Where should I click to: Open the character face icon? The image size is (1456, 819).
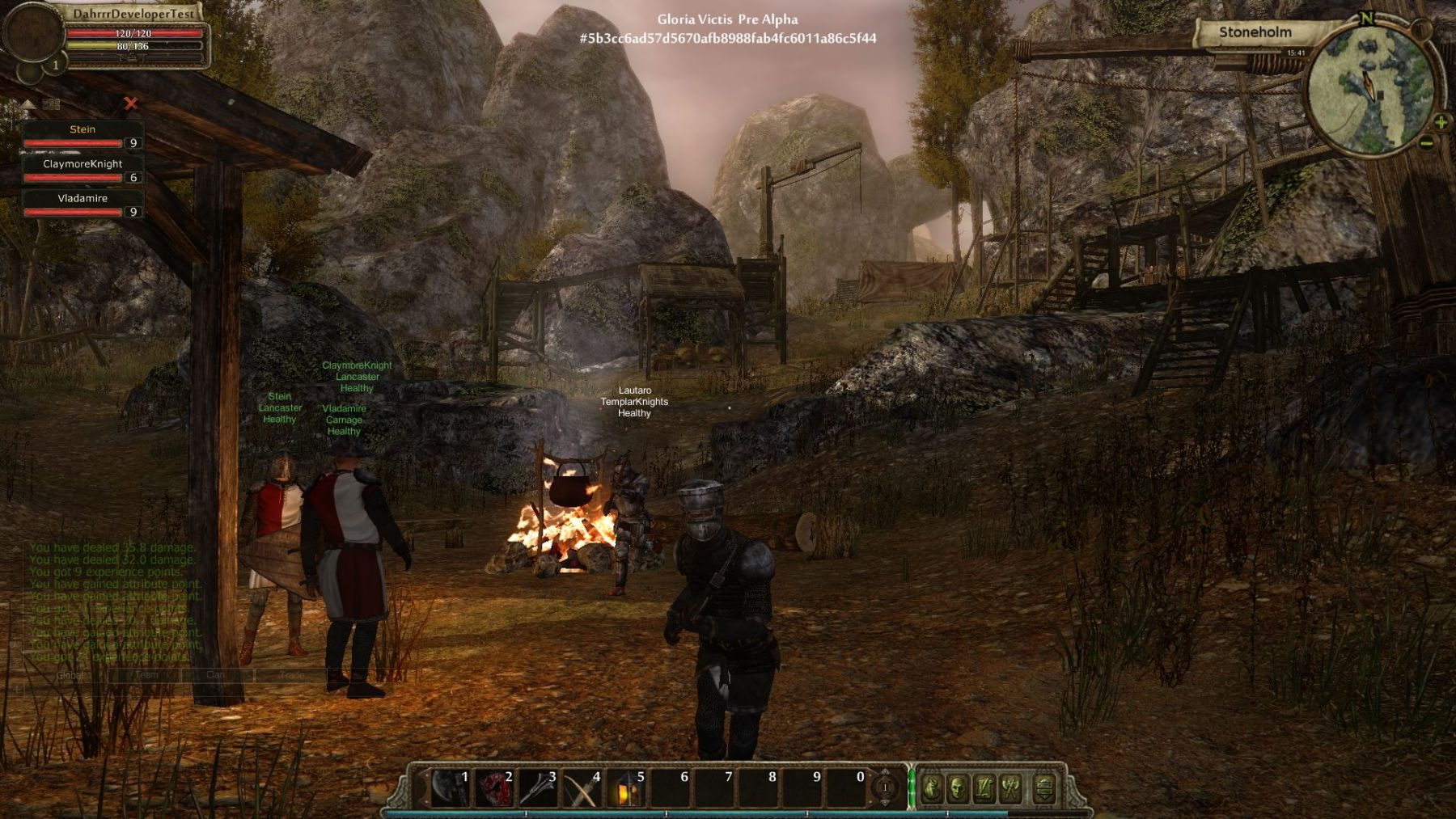coord(958,787)
